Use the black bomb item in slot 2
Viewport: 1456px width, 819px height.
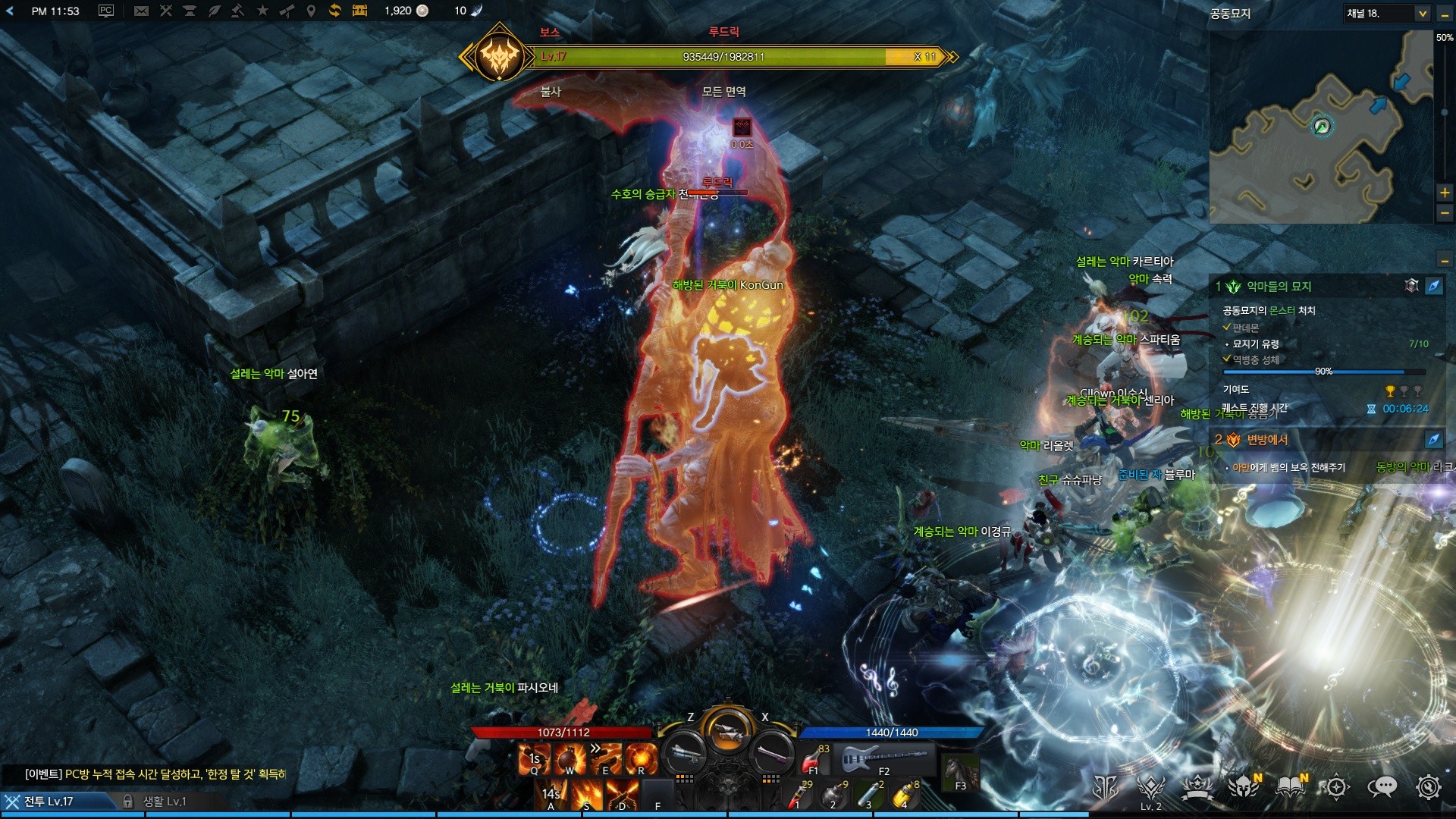click(x=833, y=795)
